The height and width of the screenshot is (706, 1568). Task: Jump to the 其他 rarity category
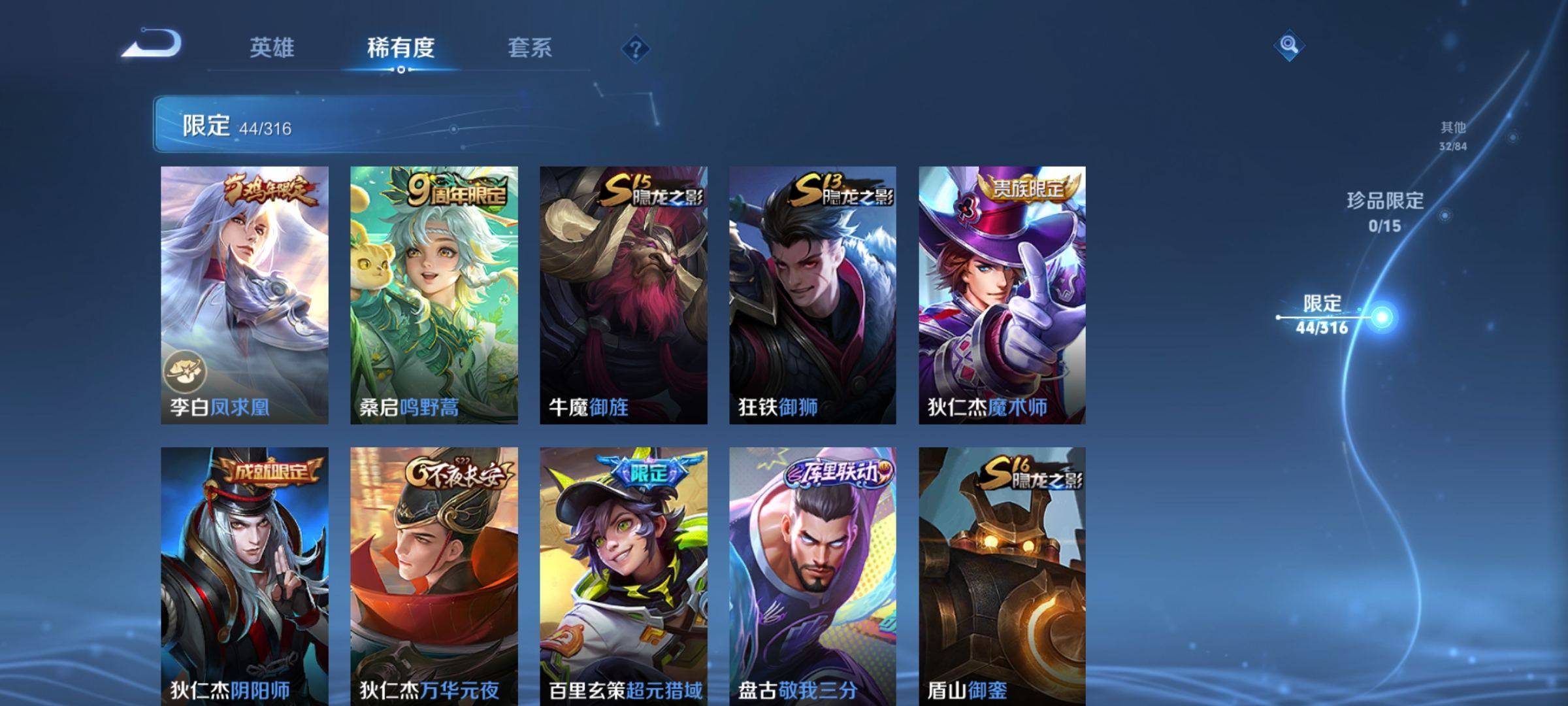1453,135
